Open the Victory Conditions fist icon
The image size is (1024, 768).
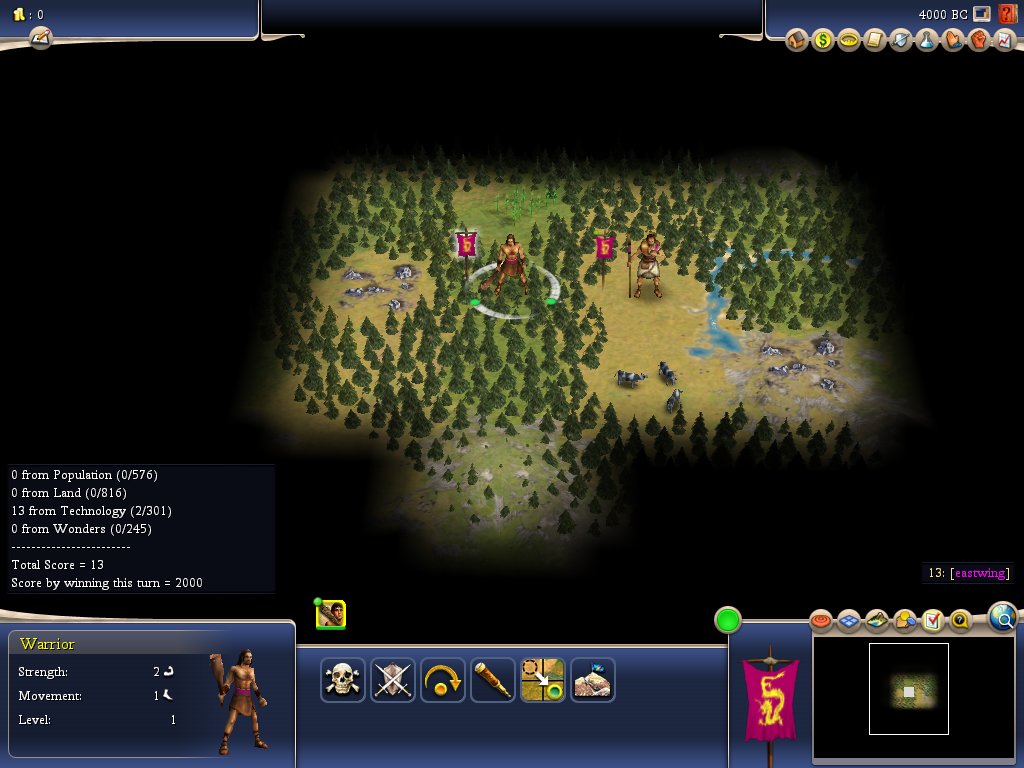pos(979,41)
